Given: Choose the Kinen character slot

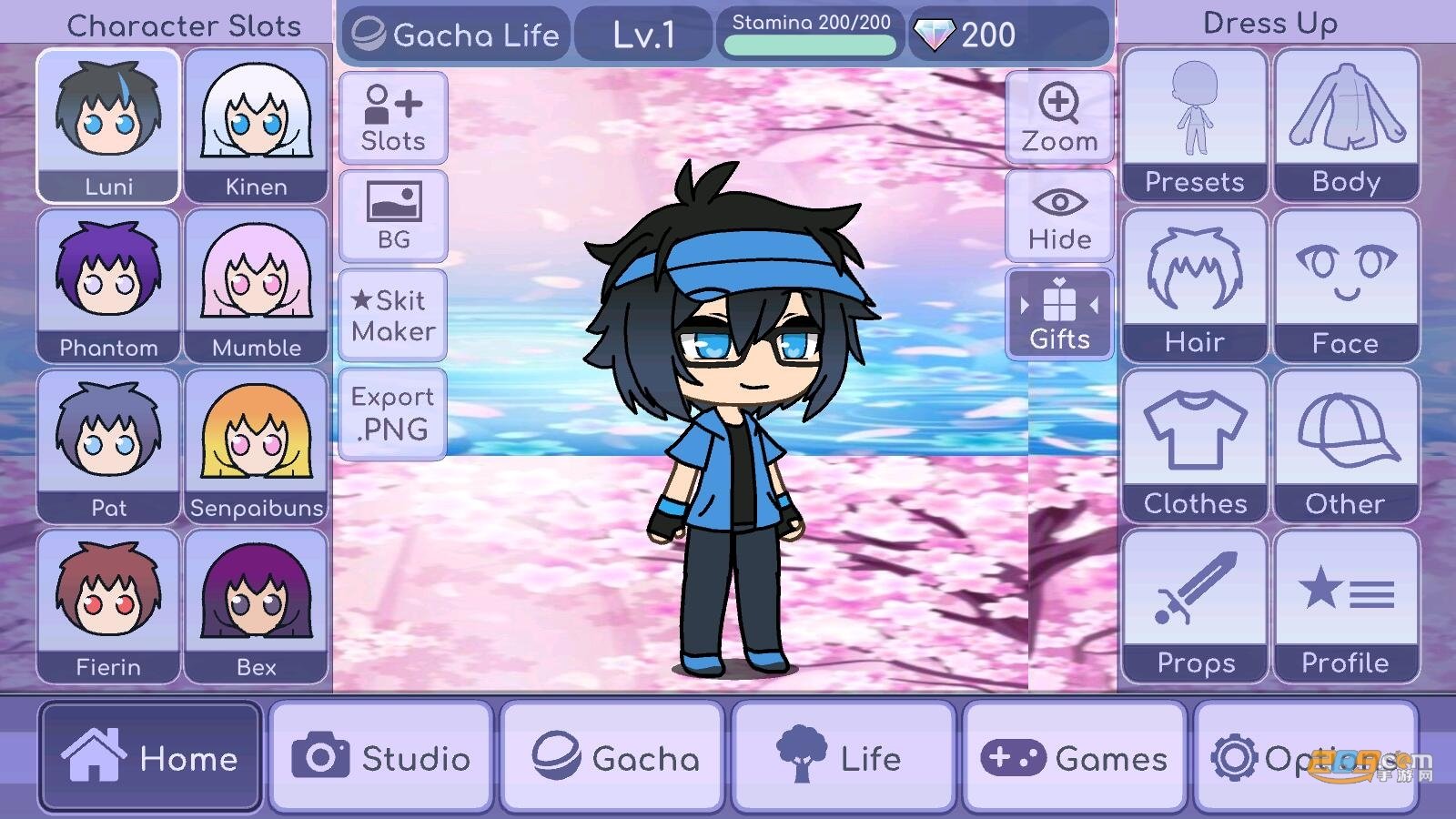Looking at the screenshot, I should coord(256,126).
